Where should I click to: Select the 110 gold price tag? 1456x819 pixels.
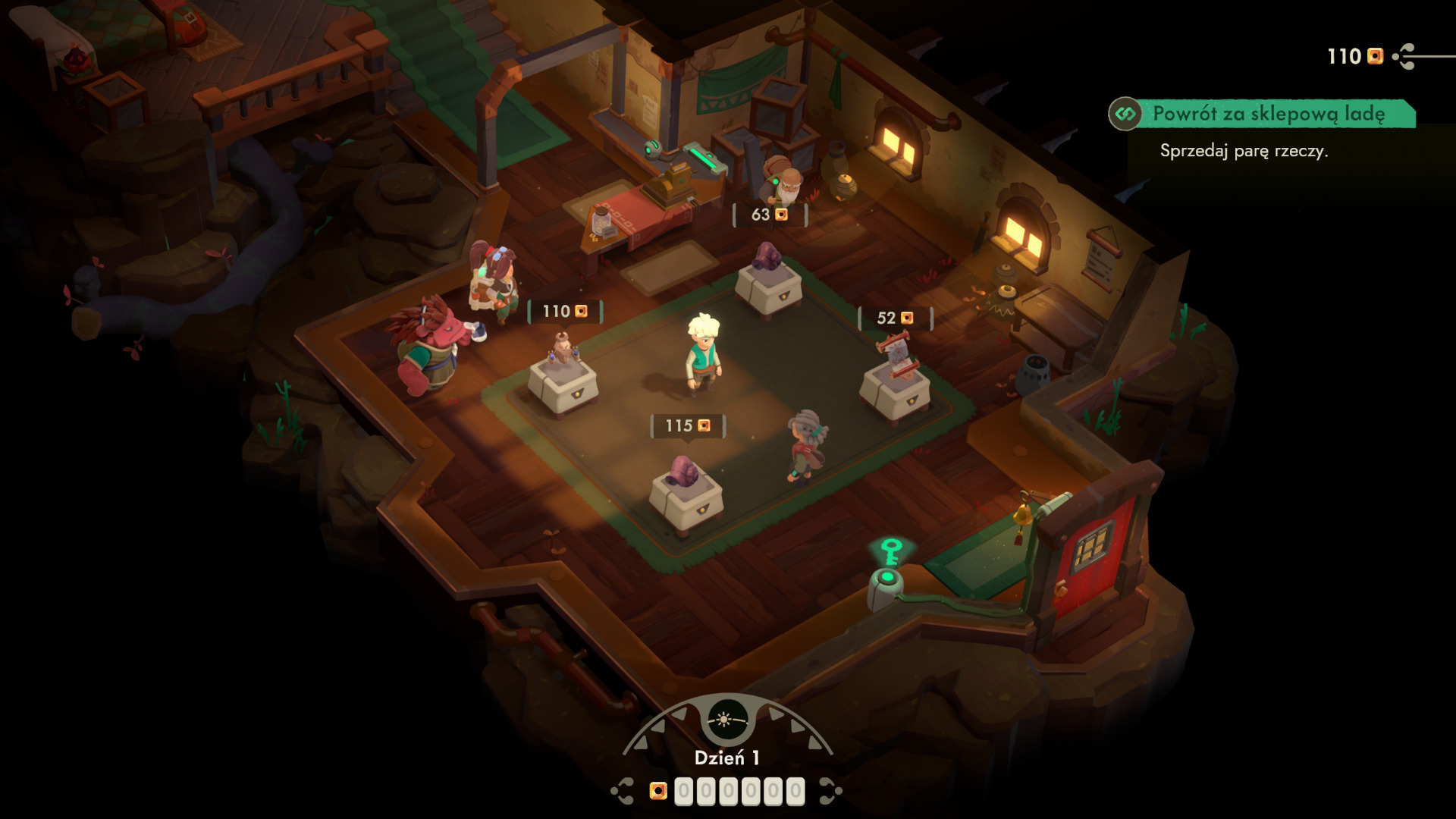coord(565,312)
